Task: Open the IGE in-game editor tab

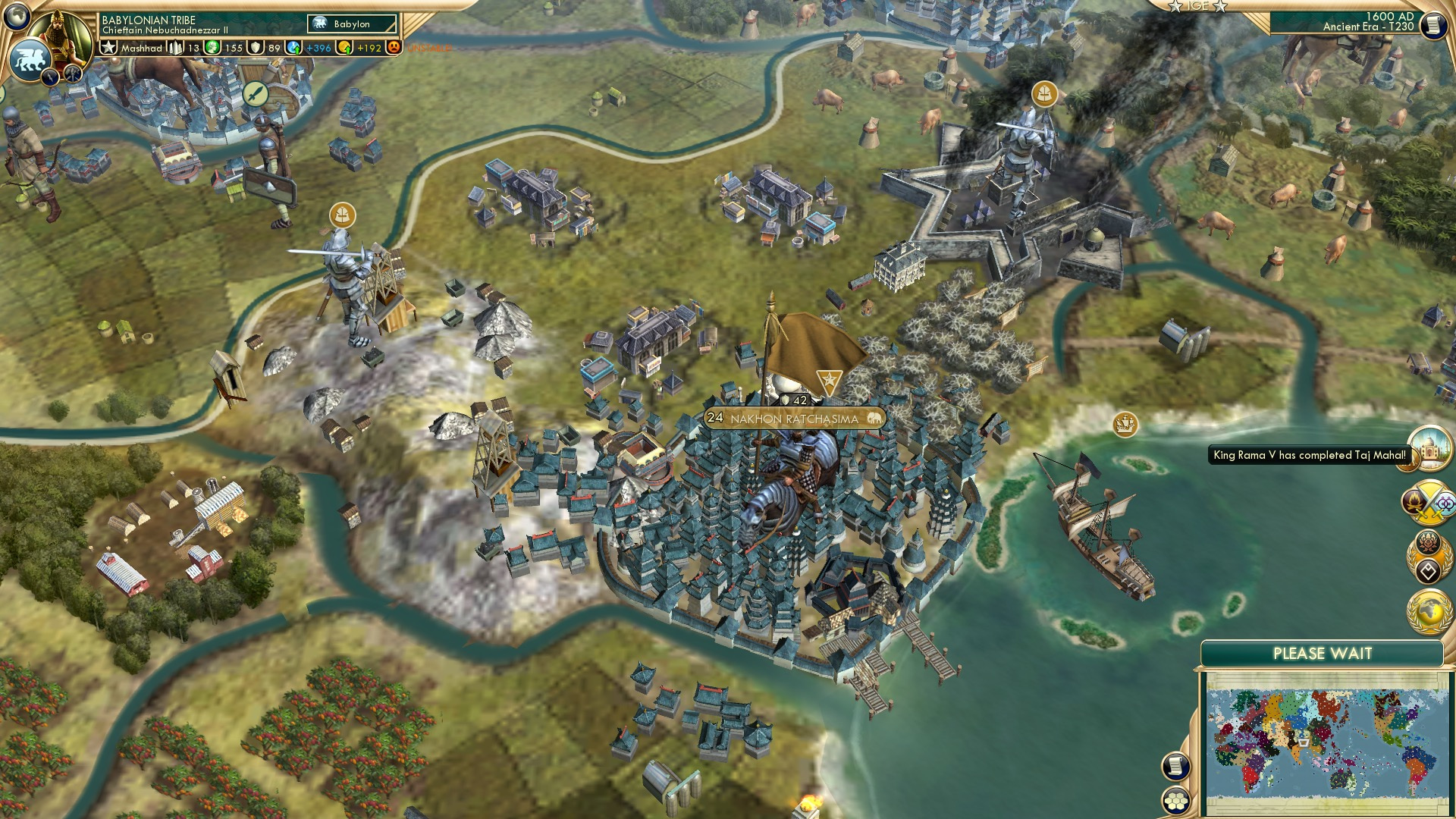Action: (1198, 6)
